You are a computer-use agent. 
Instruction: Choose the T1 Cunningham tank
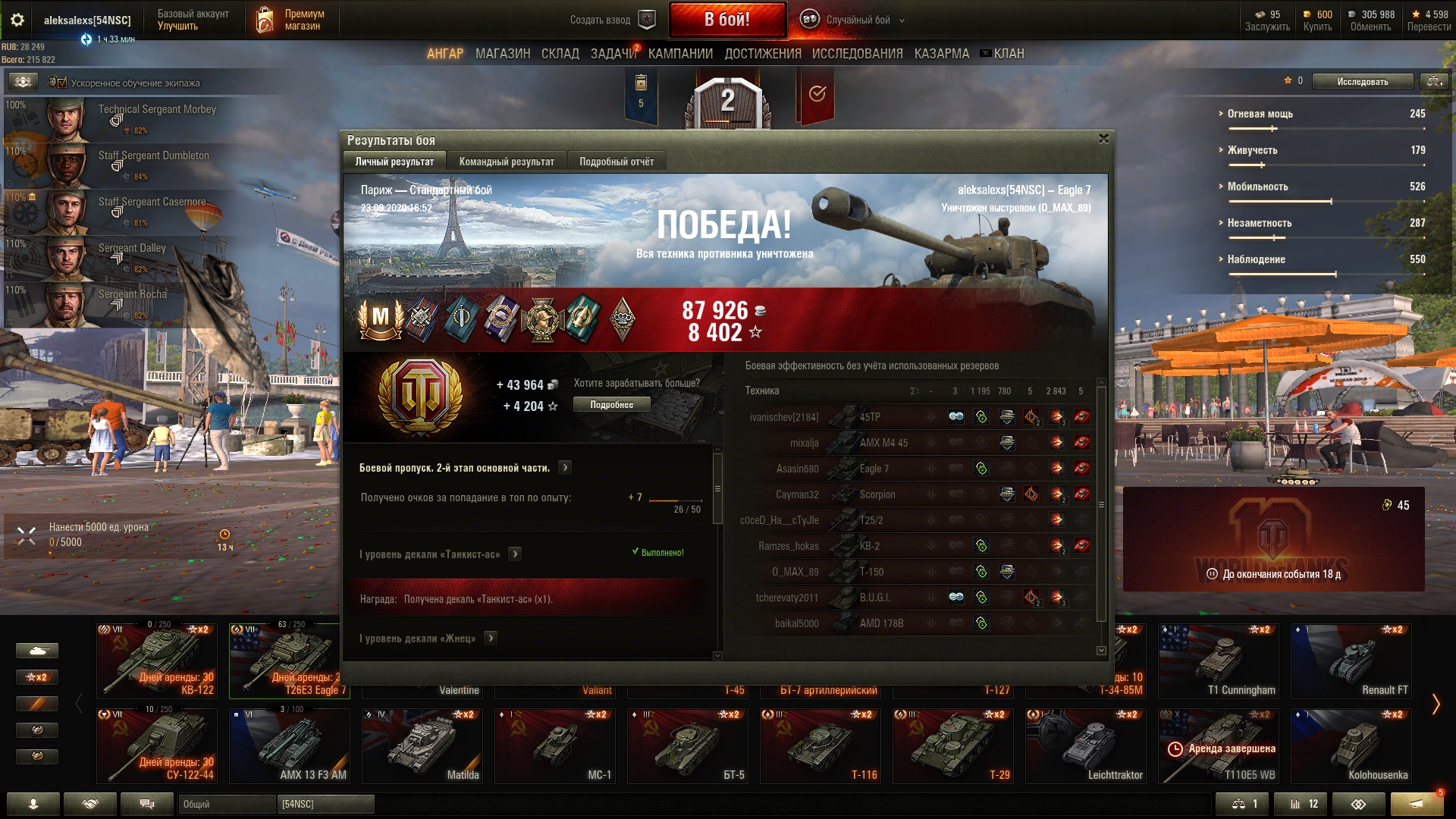tap(1218, 661)
